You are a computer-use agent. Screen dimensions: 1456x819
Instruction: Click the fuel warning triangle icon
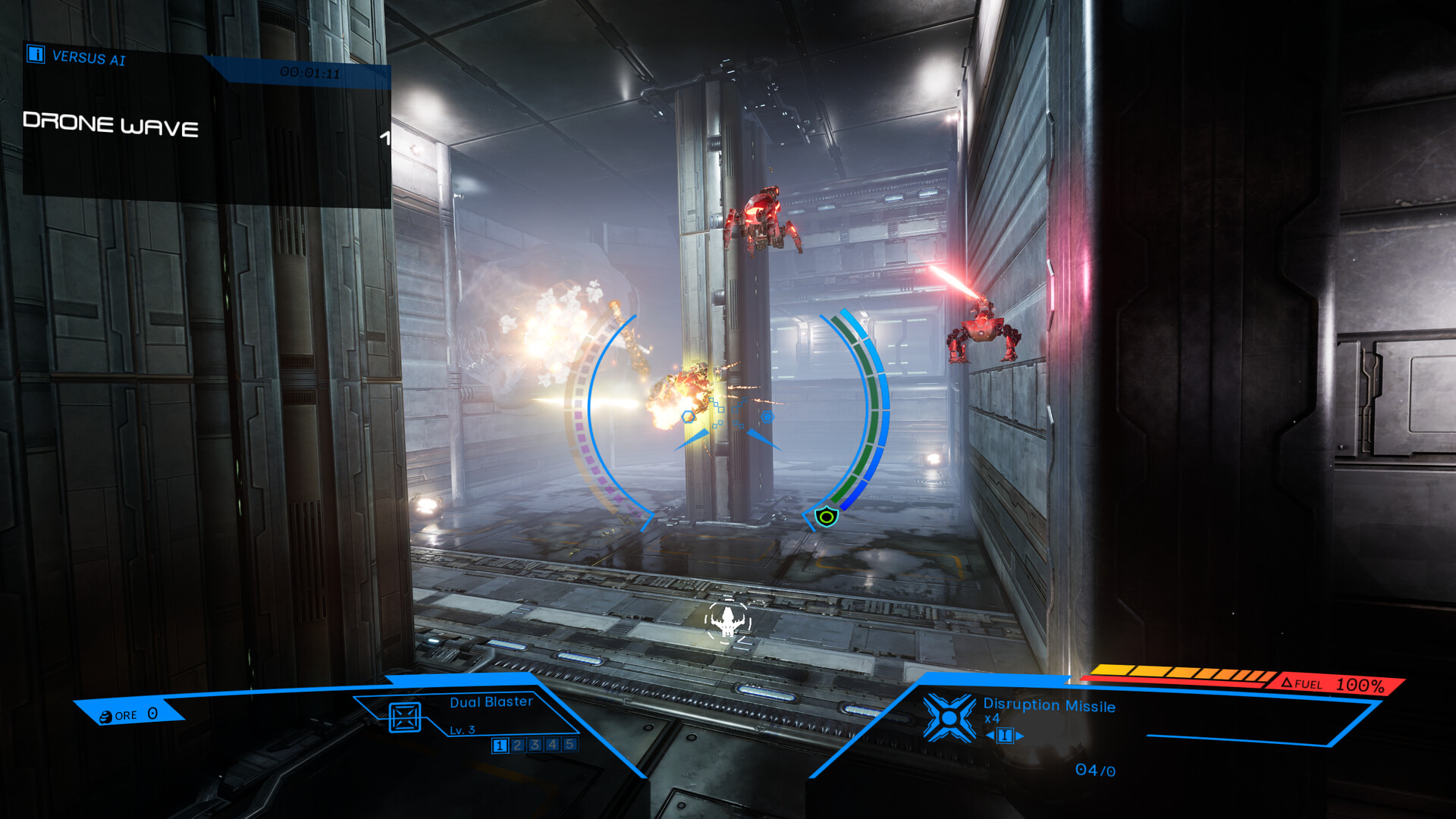pyautogui.click(x=1287, y=683)
